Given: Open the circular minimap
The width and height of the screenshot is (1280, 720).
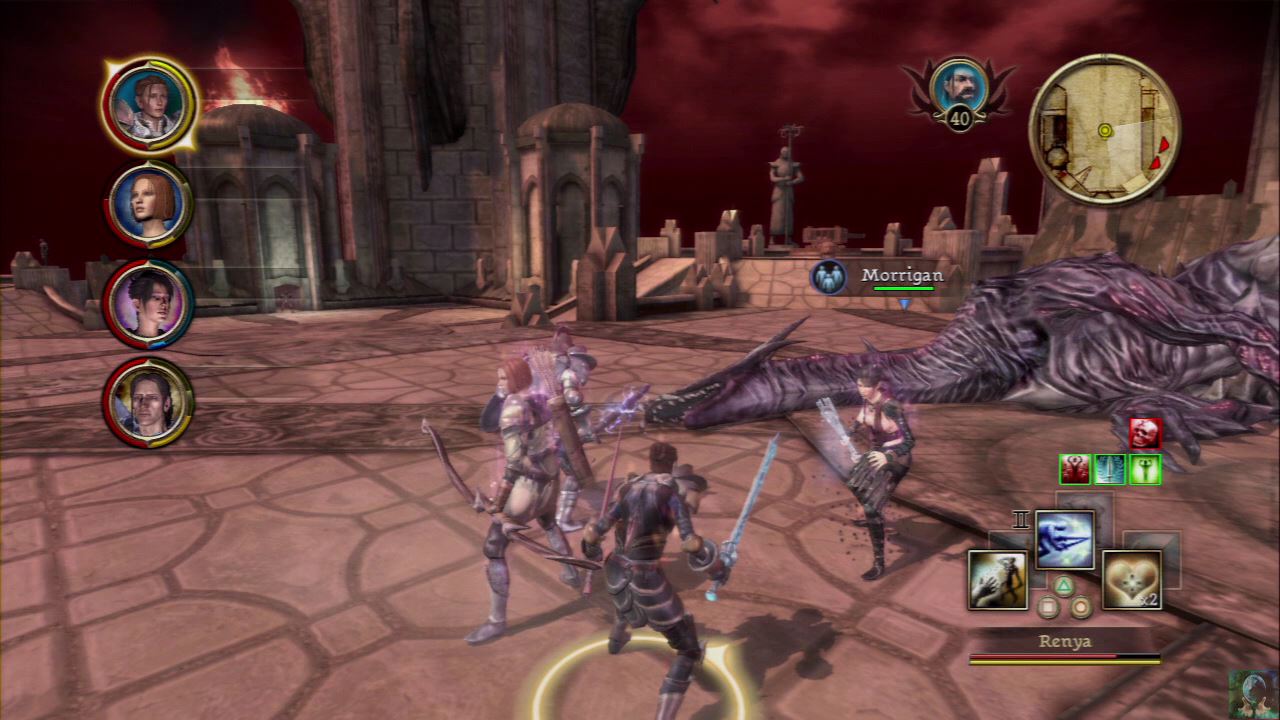Looking at the screenshot, I should coord(1104,129).
